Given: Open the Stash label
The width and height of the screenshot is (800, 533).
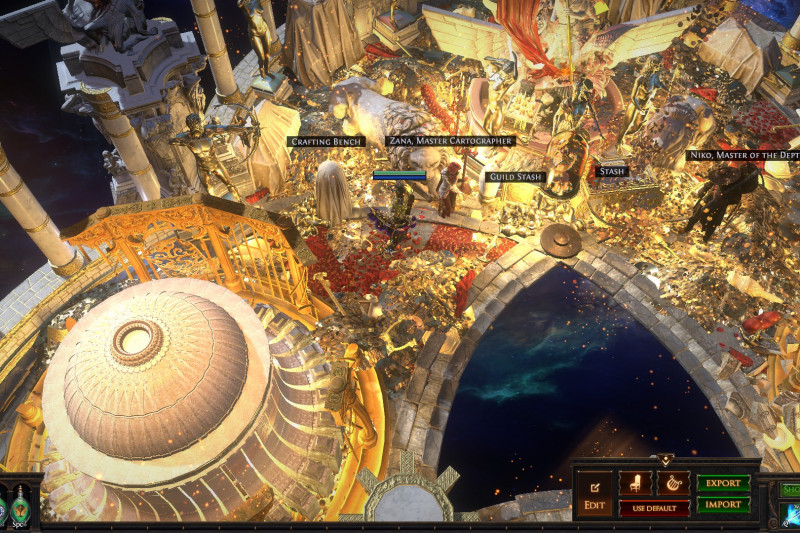Looking at the screenshot, I should pyautogui.click(x=611, y=171).
